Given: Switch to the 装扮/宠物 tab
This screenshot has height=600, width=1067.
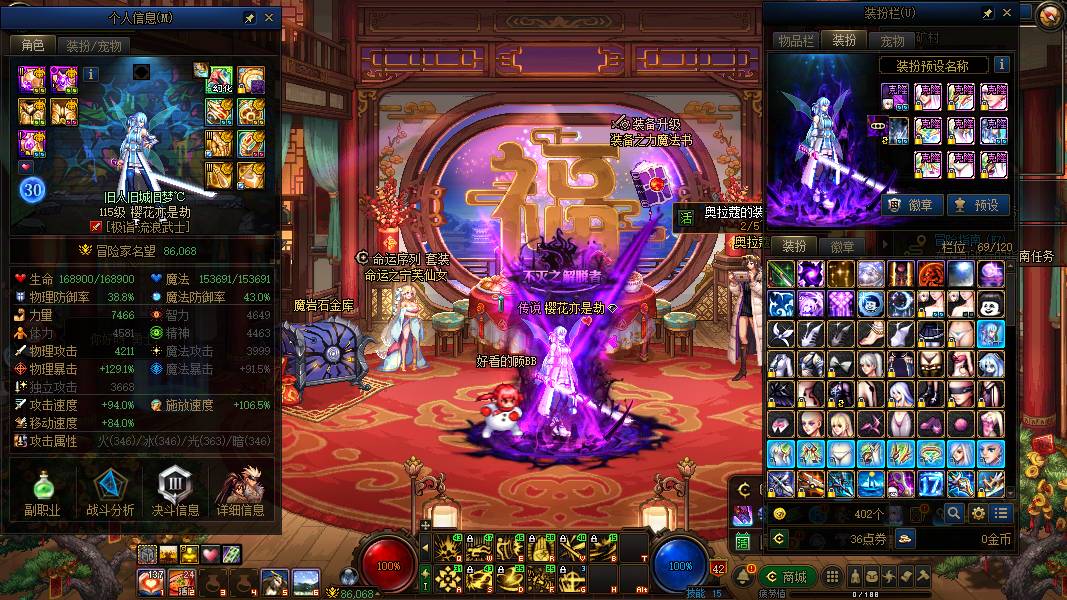Looking at the screenshot, I should click(94, 45).
